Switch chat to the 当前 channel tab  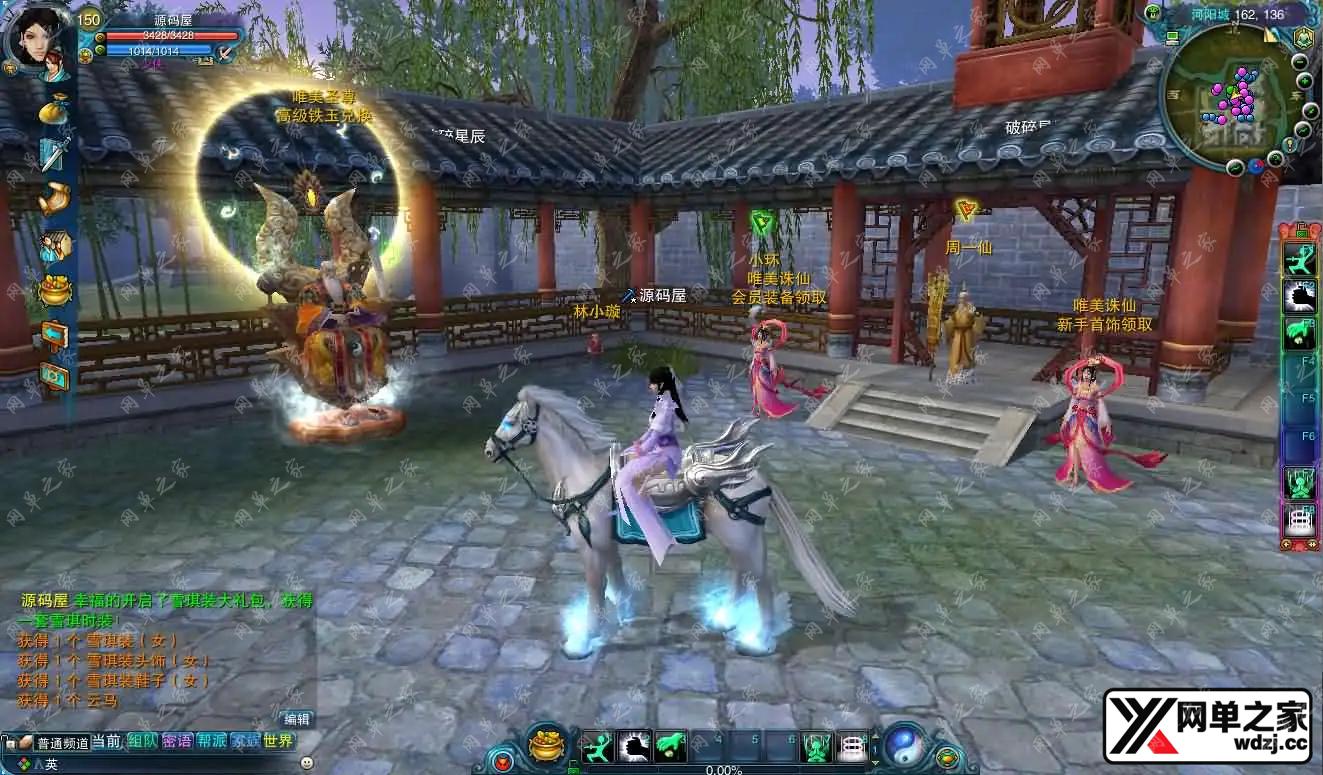pos(106,741)
